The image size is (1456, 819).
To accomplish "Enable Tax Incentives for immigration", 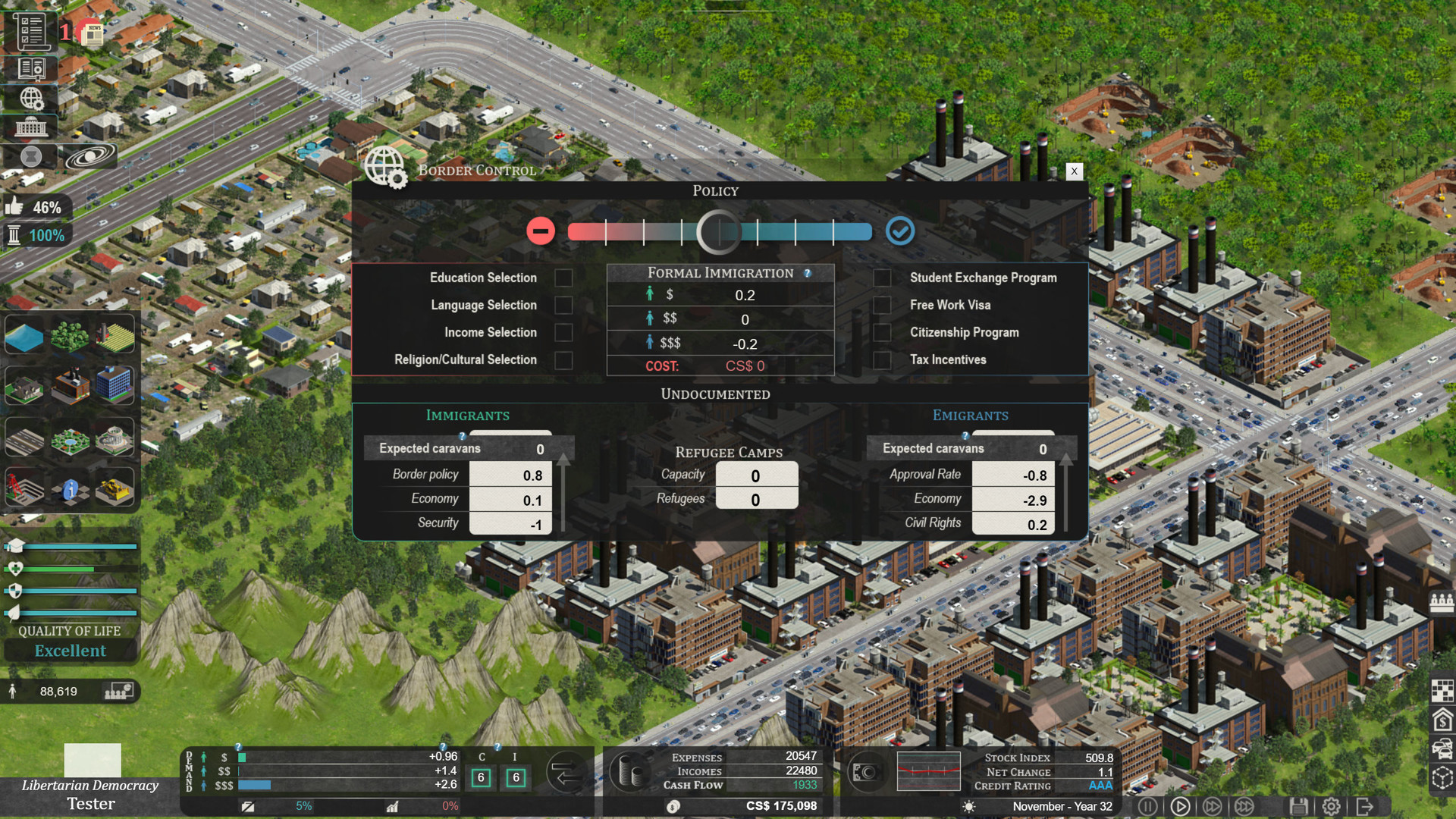I will pos(883,359).
